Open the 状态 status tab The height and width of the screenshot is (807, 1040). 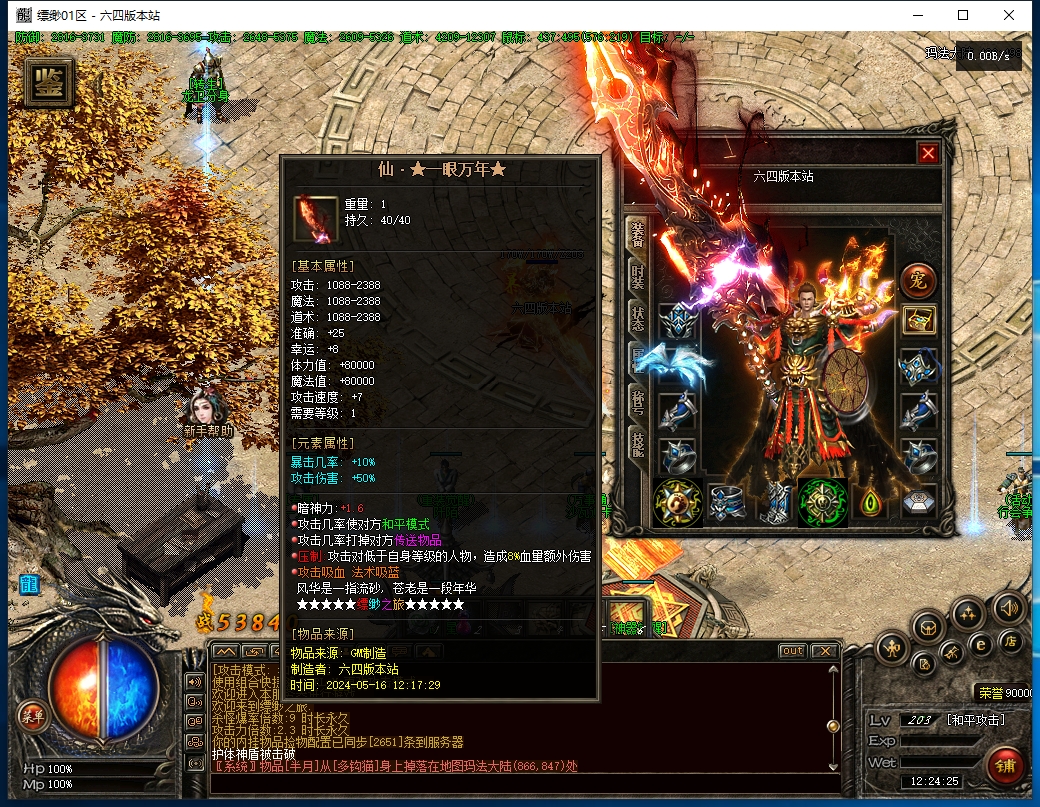click(x=637, y=319)
